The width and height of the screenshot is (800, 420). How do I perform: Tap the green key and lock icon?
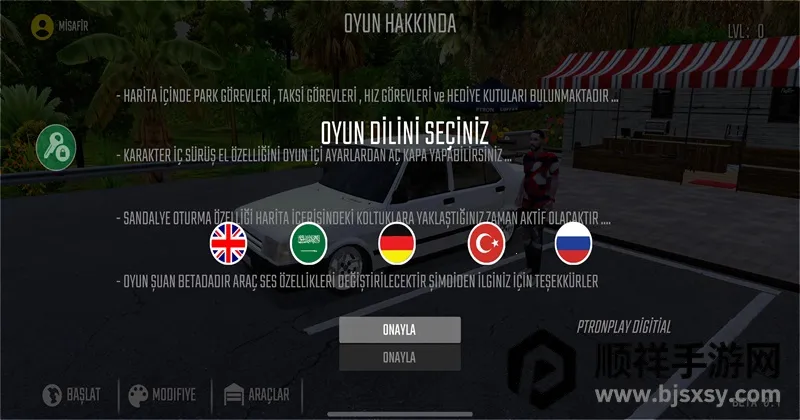[x=57, y=149]
